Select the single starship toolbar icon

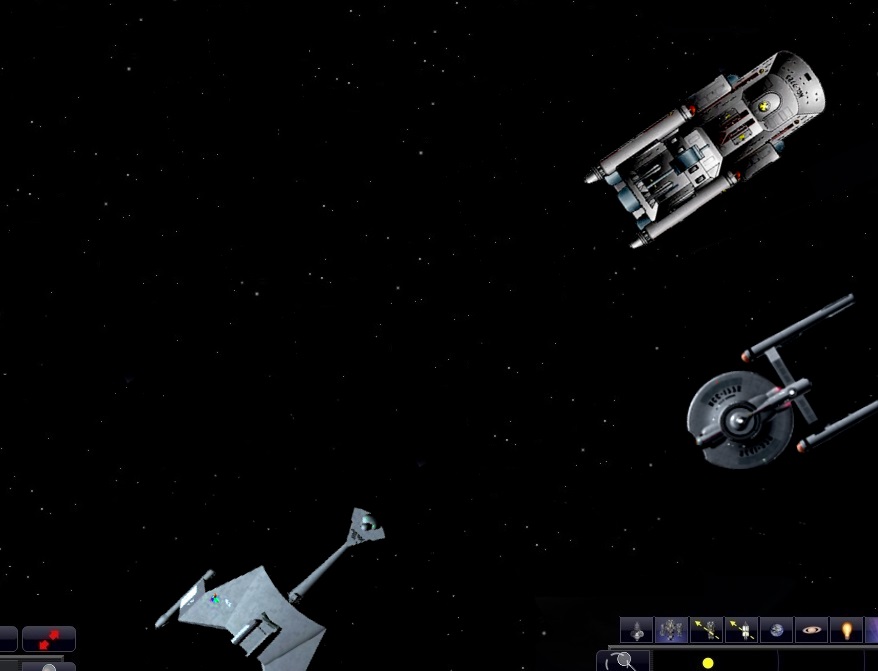click(636, 630)
